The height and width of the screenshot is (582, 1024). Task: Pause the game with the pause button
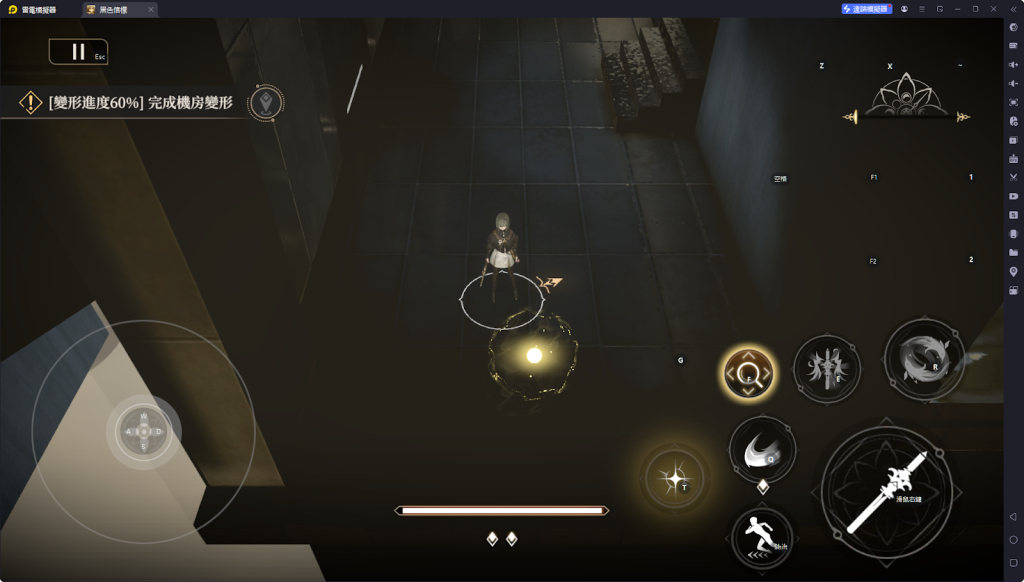(x=78, y=52)
